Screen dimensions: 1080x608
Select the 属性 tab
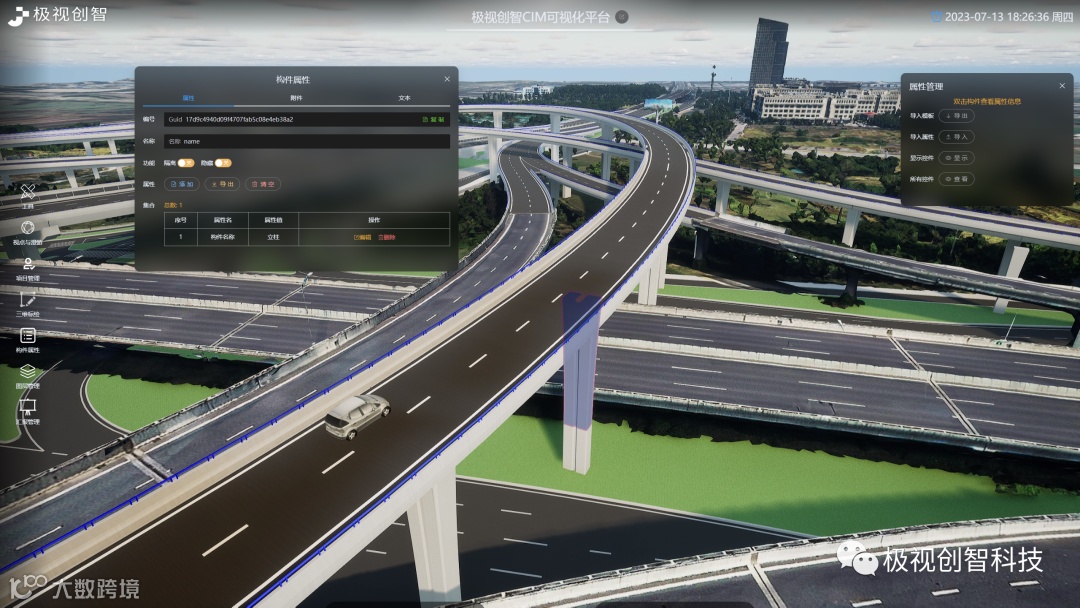188,98
